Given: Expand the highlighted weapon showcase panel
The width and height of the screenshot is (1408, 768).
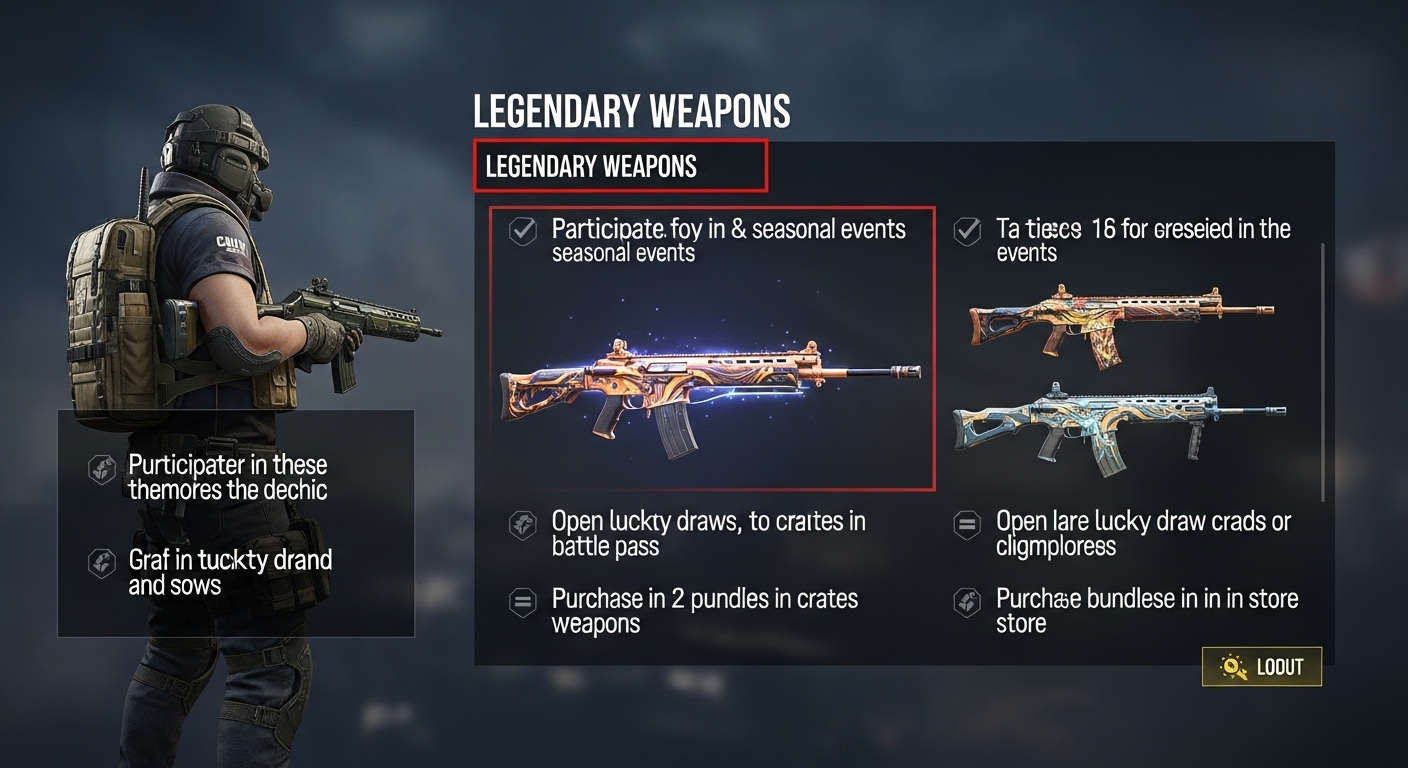Looking at the screenshot, I should click(x=710, y=350).
